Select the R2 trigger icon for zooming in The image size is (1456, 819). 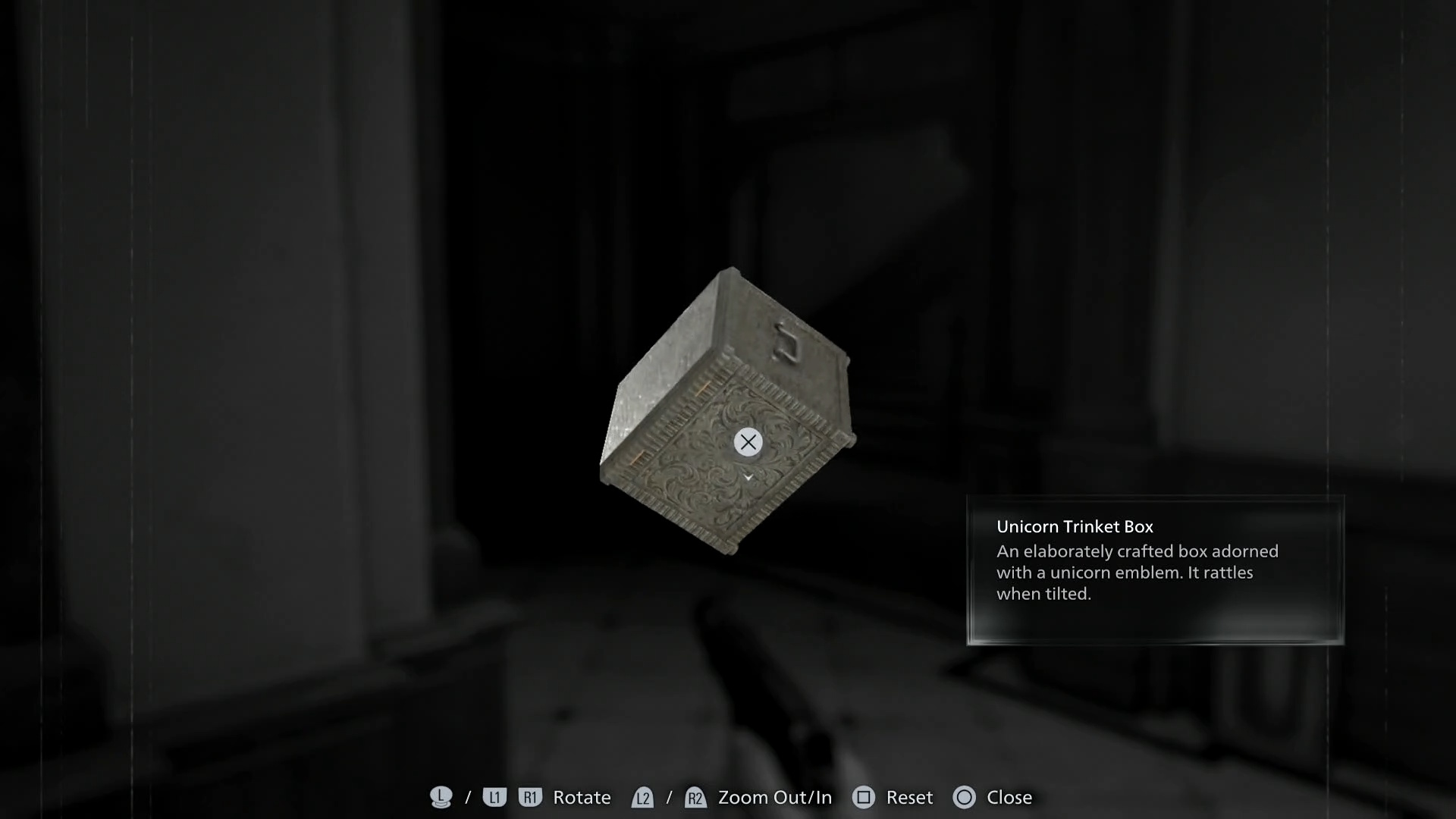pyautogui.click(x=695, y=797)
